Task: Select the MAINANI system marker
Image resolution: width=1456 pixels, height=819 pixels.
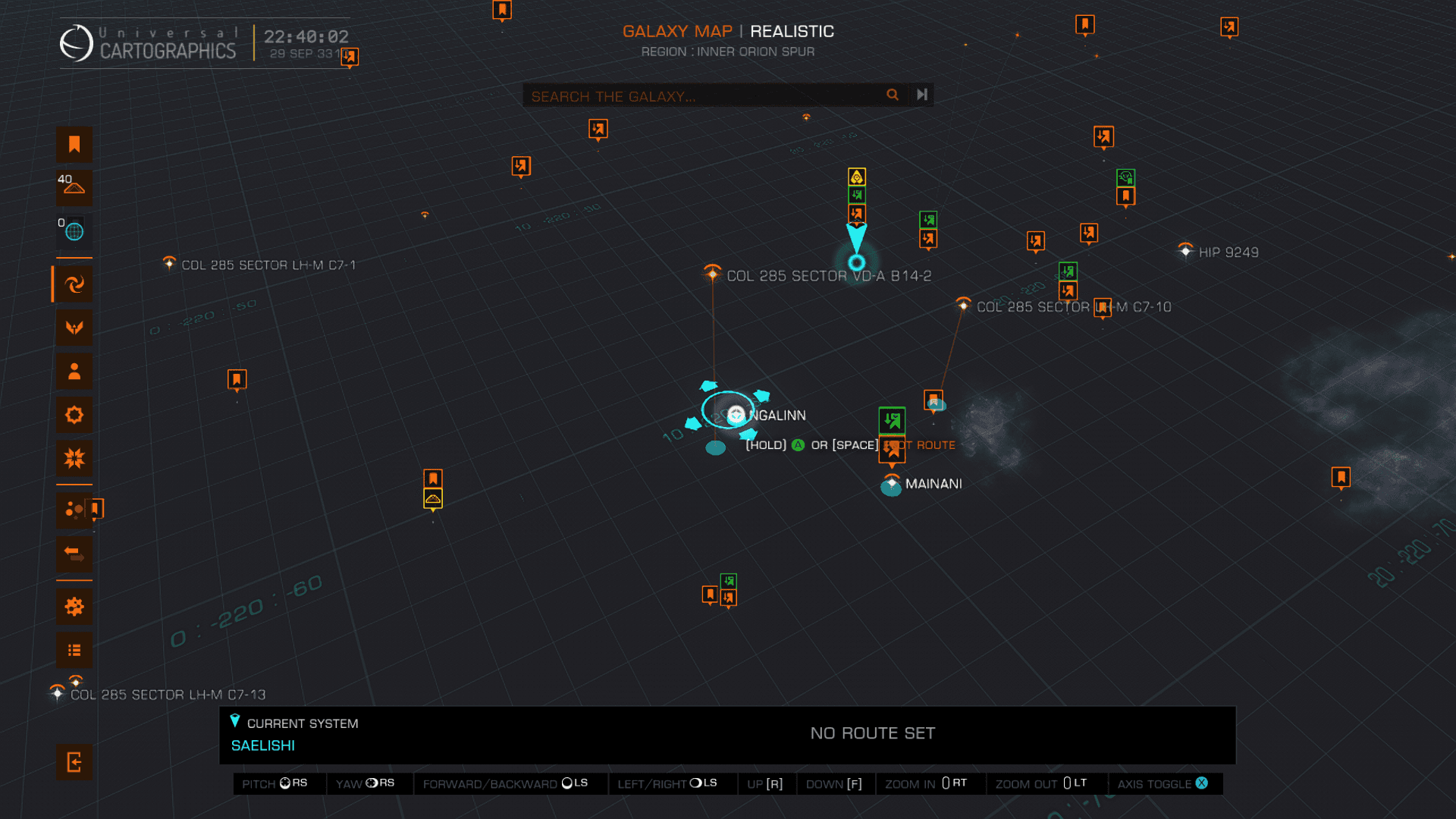Action: [892, 484]
